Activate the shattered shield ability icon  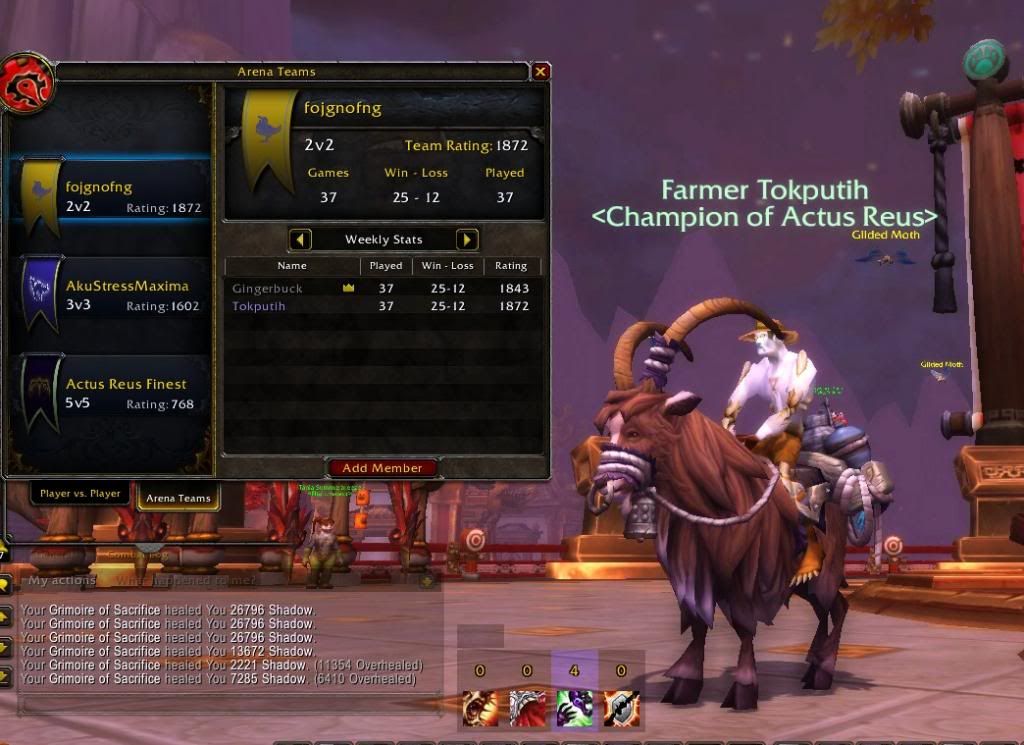point(621,708)
